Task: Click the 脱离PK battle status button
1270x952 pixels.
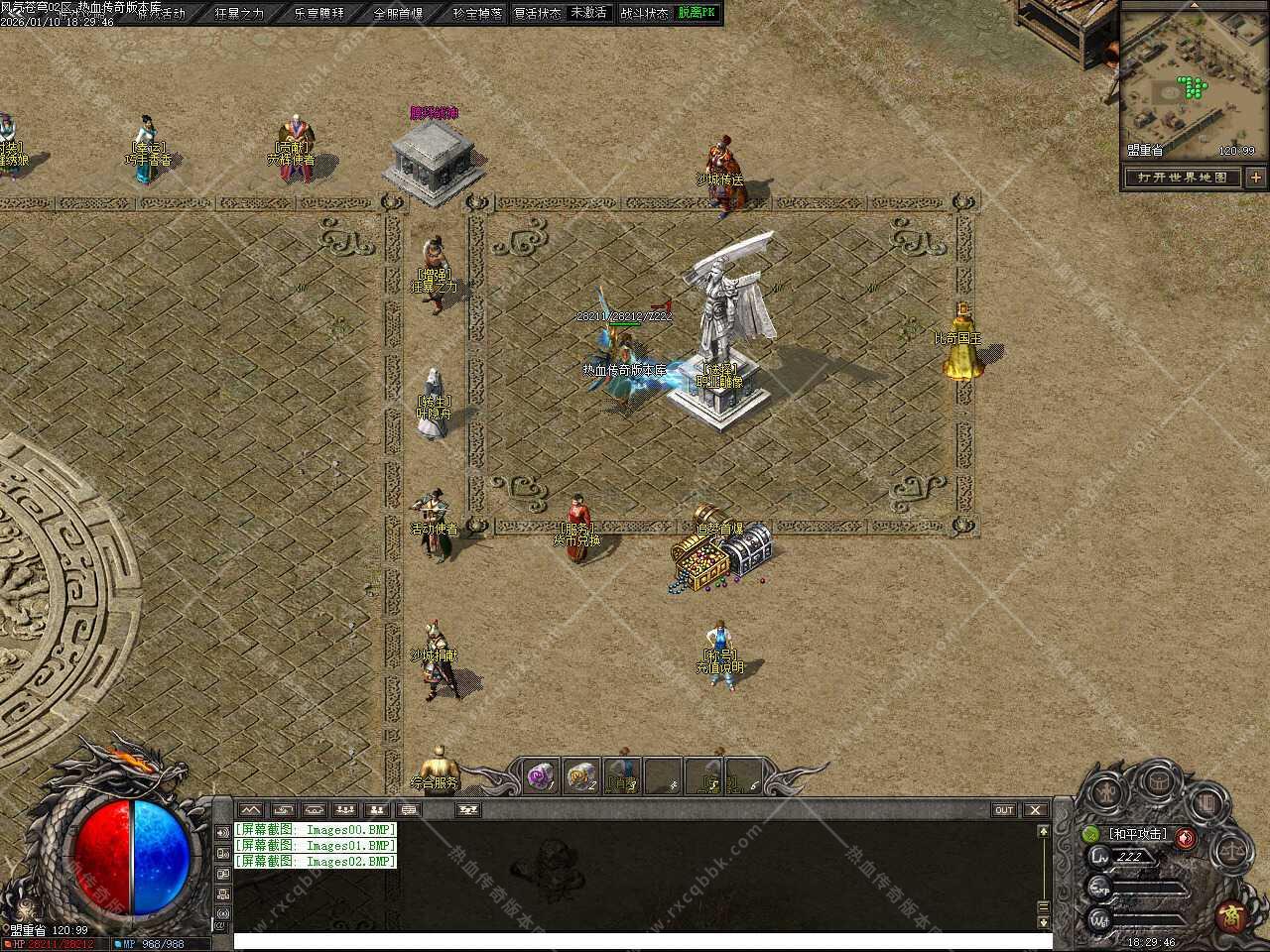Action: [x=697, y=13]
